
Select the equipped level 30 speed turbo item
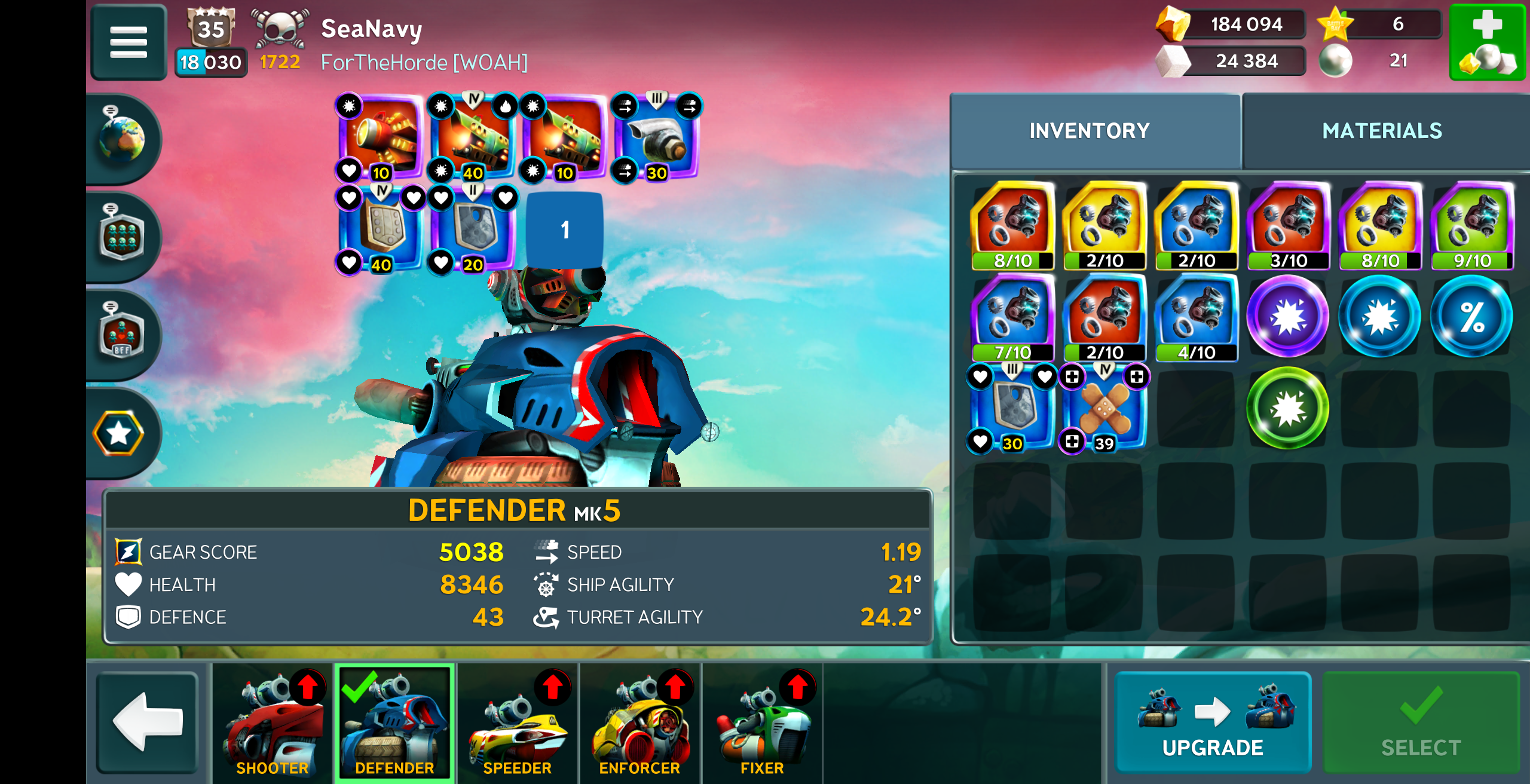click(x=656, y=137)
